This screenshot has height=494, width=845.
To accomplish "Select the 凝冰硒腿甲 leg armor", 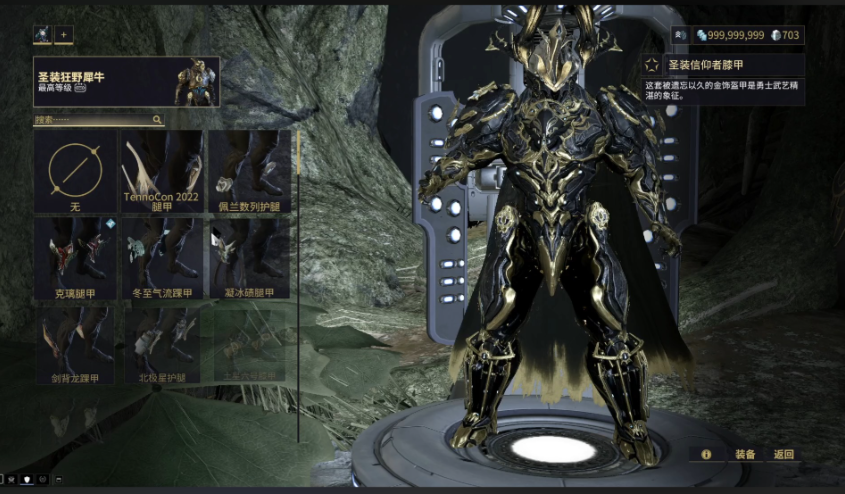I will 249,258.
